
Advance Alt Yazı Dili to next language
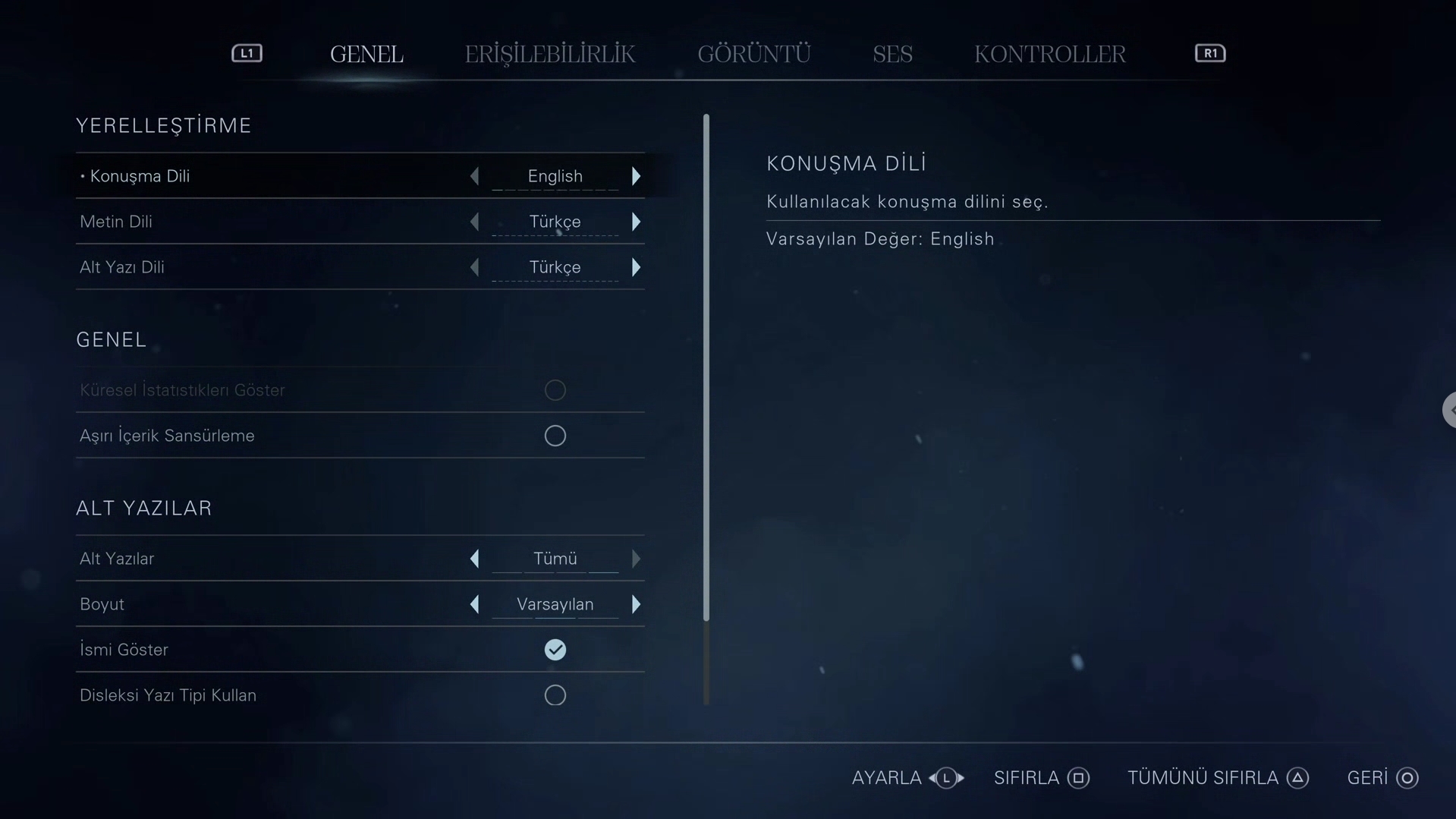click(636, 267)
